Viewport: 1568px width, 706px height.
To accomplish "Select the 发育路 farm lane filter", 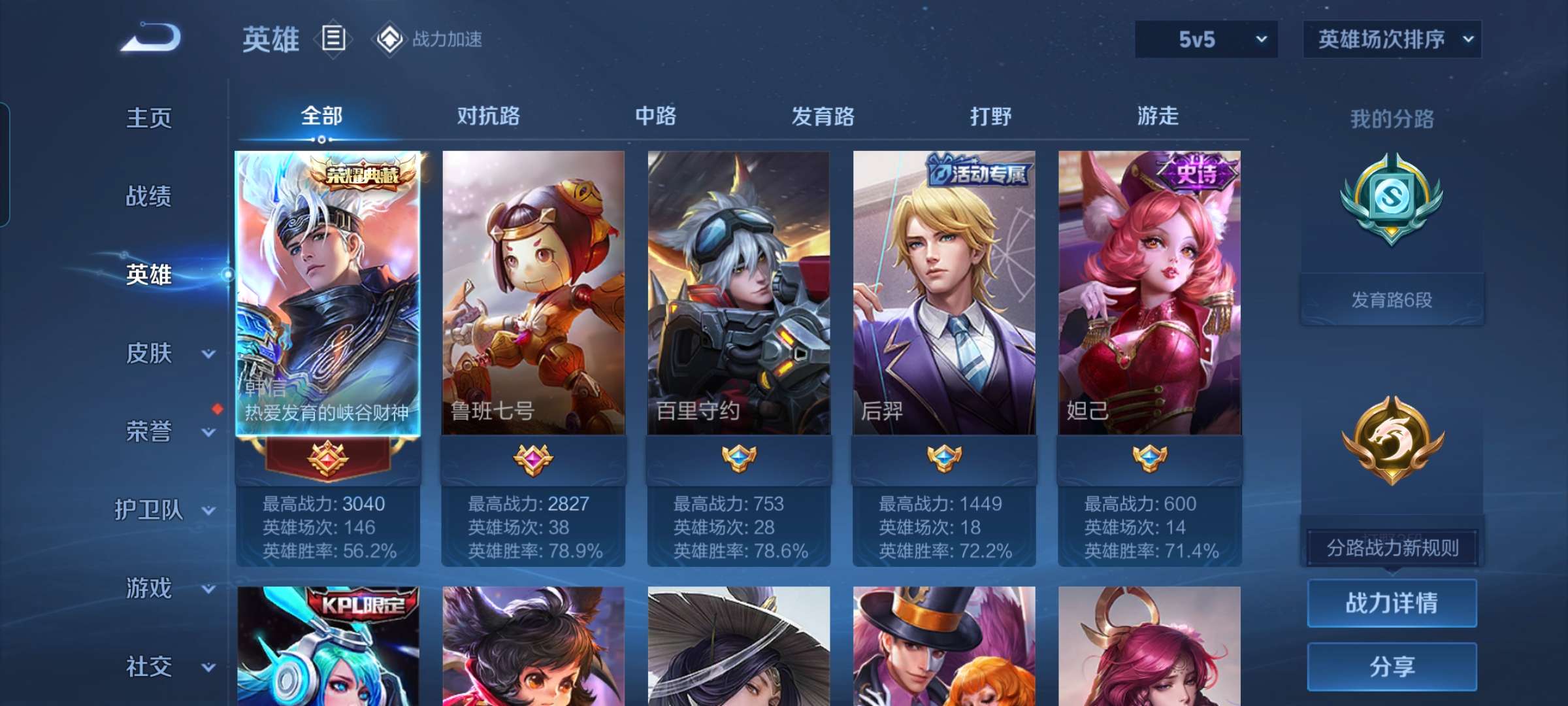I will [823, 116].
